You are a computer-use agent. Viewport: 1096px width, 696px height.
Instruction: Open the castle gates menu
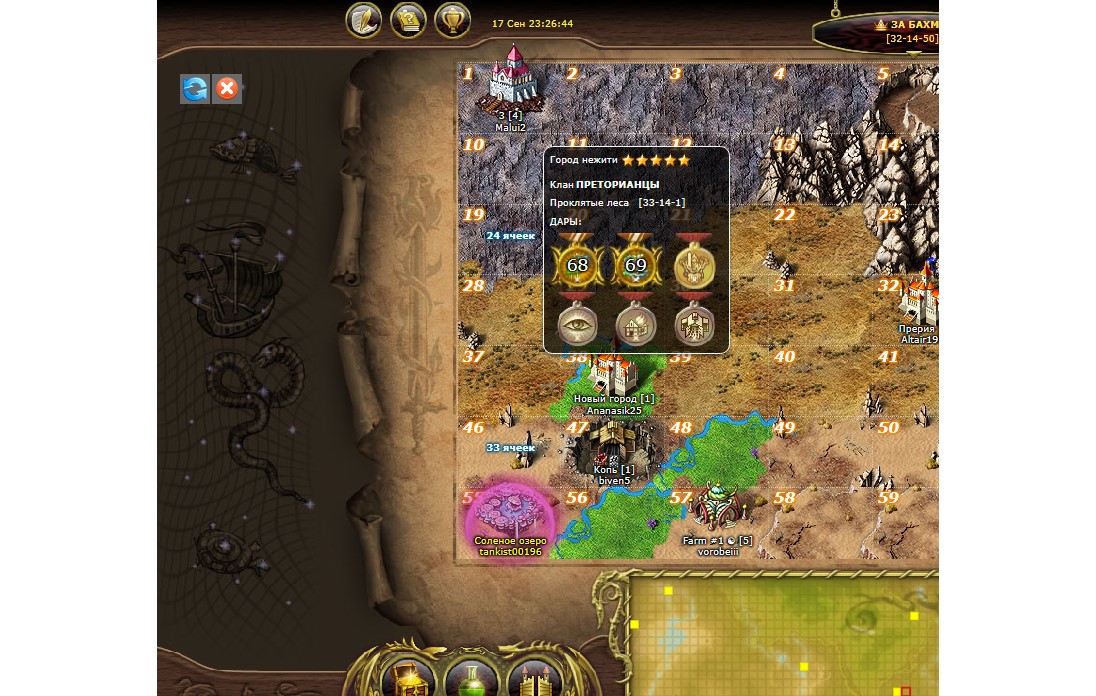(535, 677)
